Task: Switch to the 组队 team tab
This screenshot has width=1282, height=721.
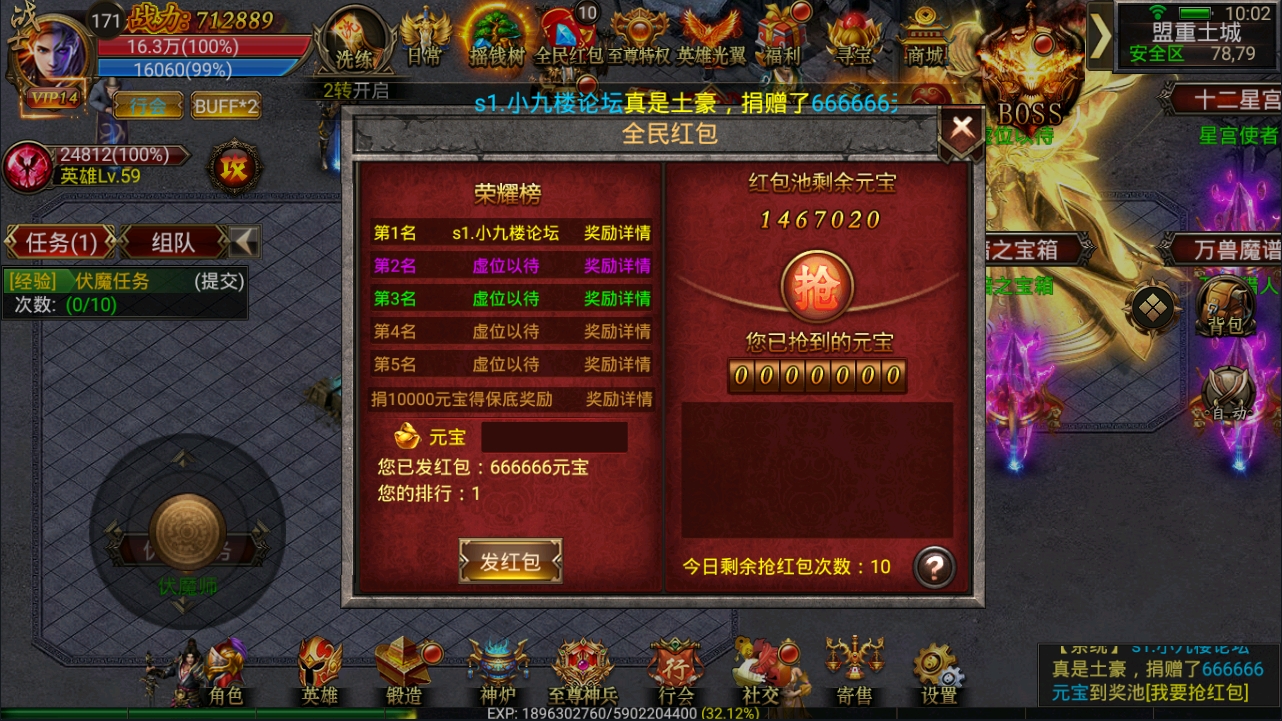Action: (x=175, y=241)
